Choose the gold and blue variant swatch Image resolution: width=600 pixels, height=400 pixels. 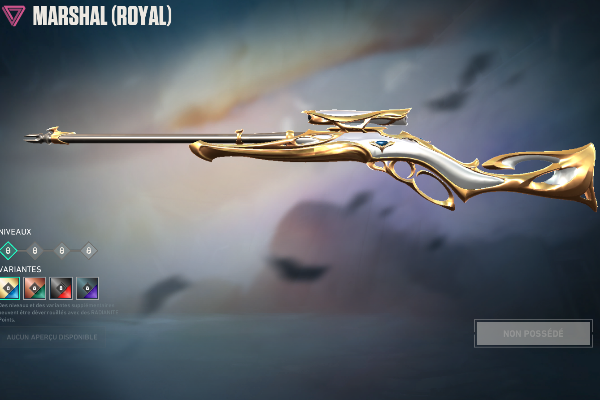9,288
